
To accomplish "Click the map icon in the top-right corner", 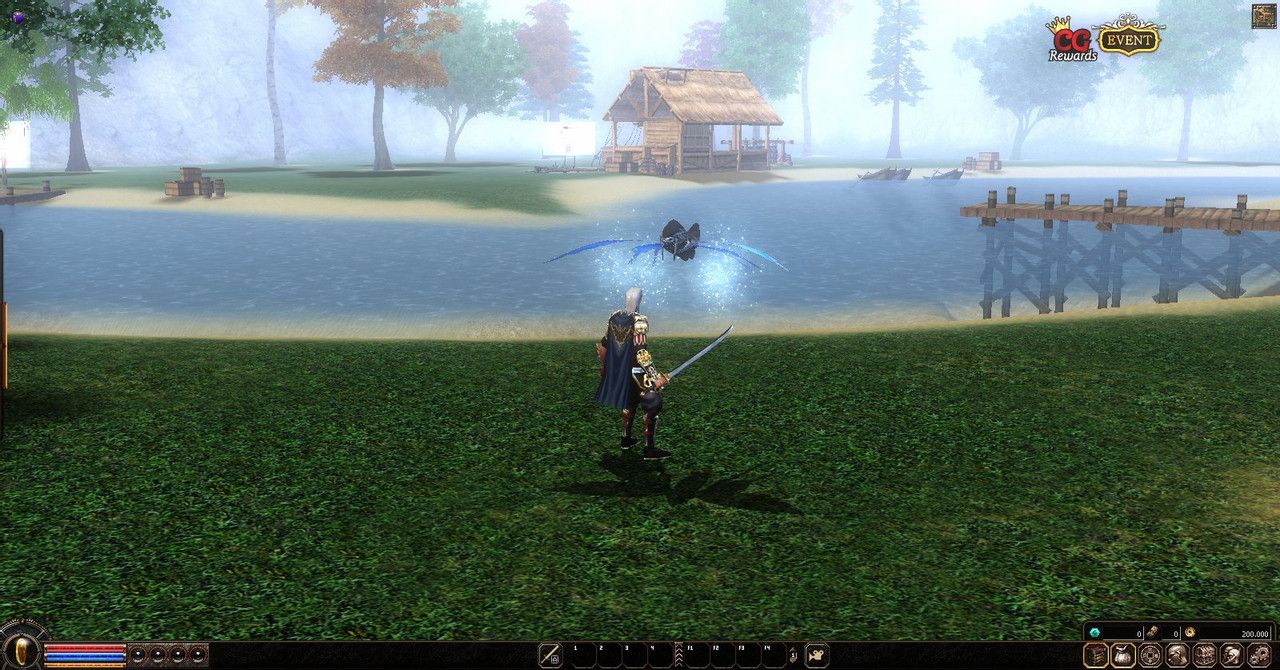I will pyautogui.click(x=1263, y=16).
